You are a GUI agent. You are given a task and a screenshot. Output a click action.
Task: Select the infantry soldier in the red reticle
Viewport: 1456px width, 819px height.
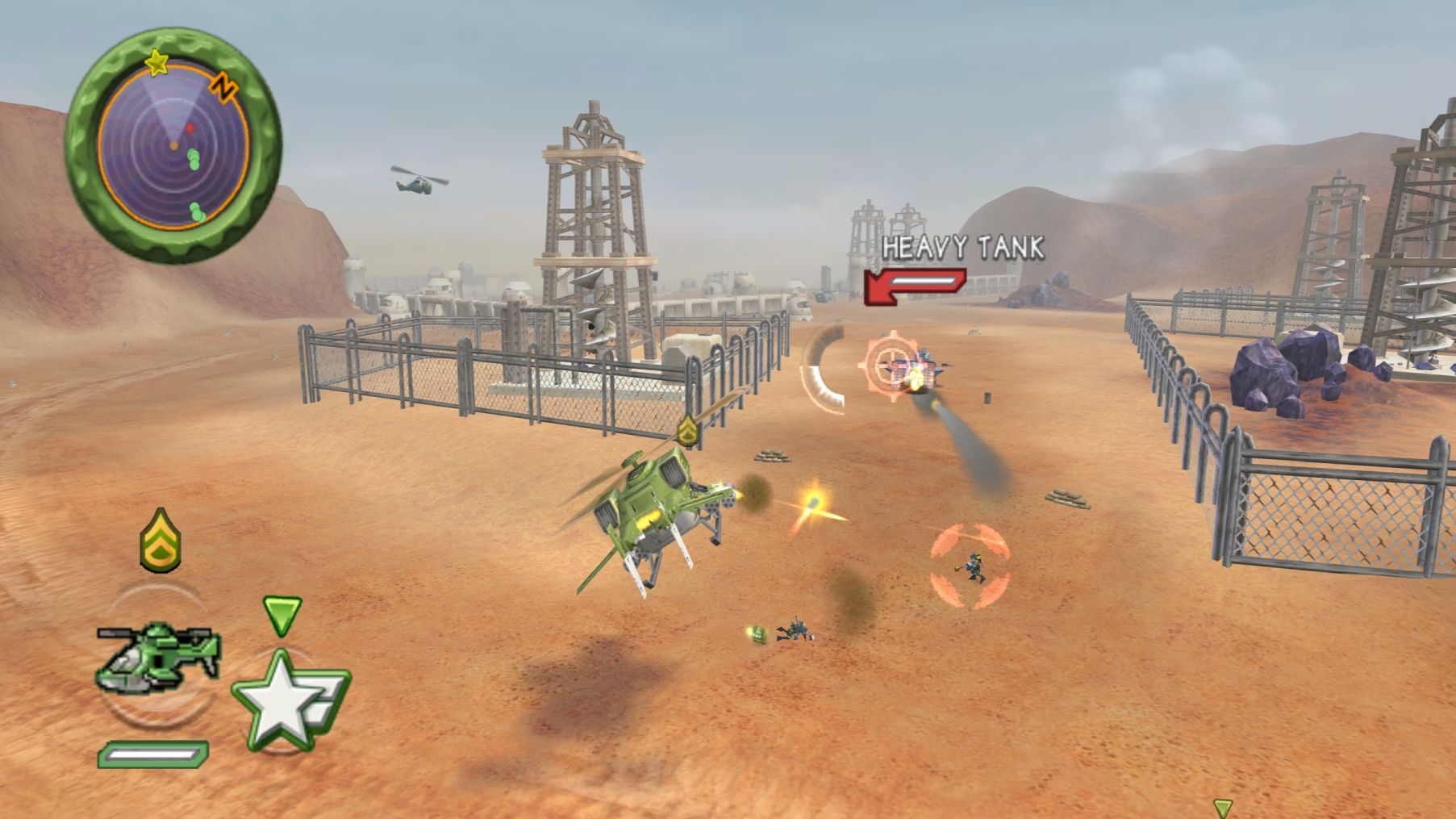[972, 566]
